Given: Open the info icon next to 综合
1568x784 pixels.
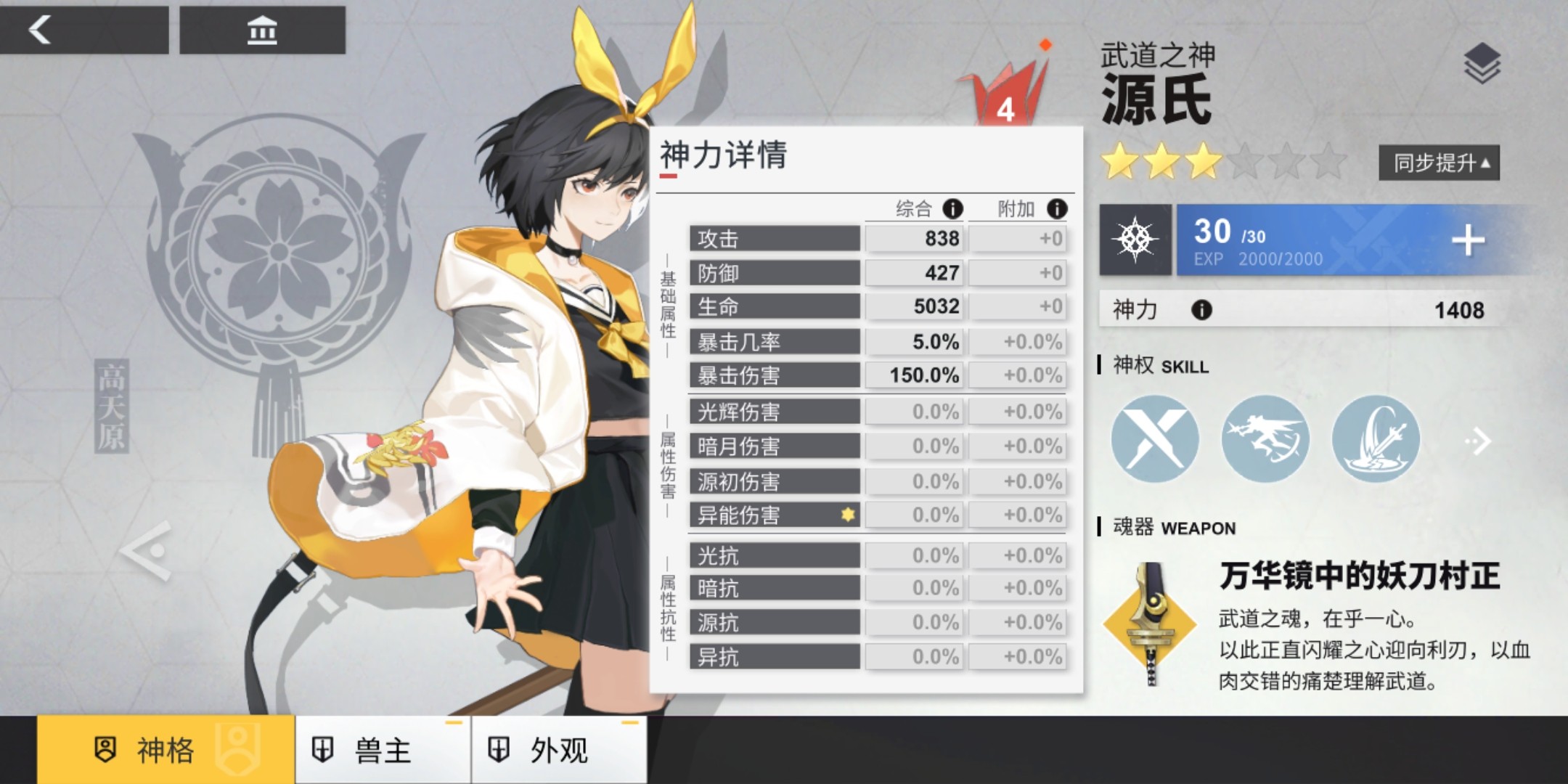Looking at the screenshot, I should pos(952,209).
